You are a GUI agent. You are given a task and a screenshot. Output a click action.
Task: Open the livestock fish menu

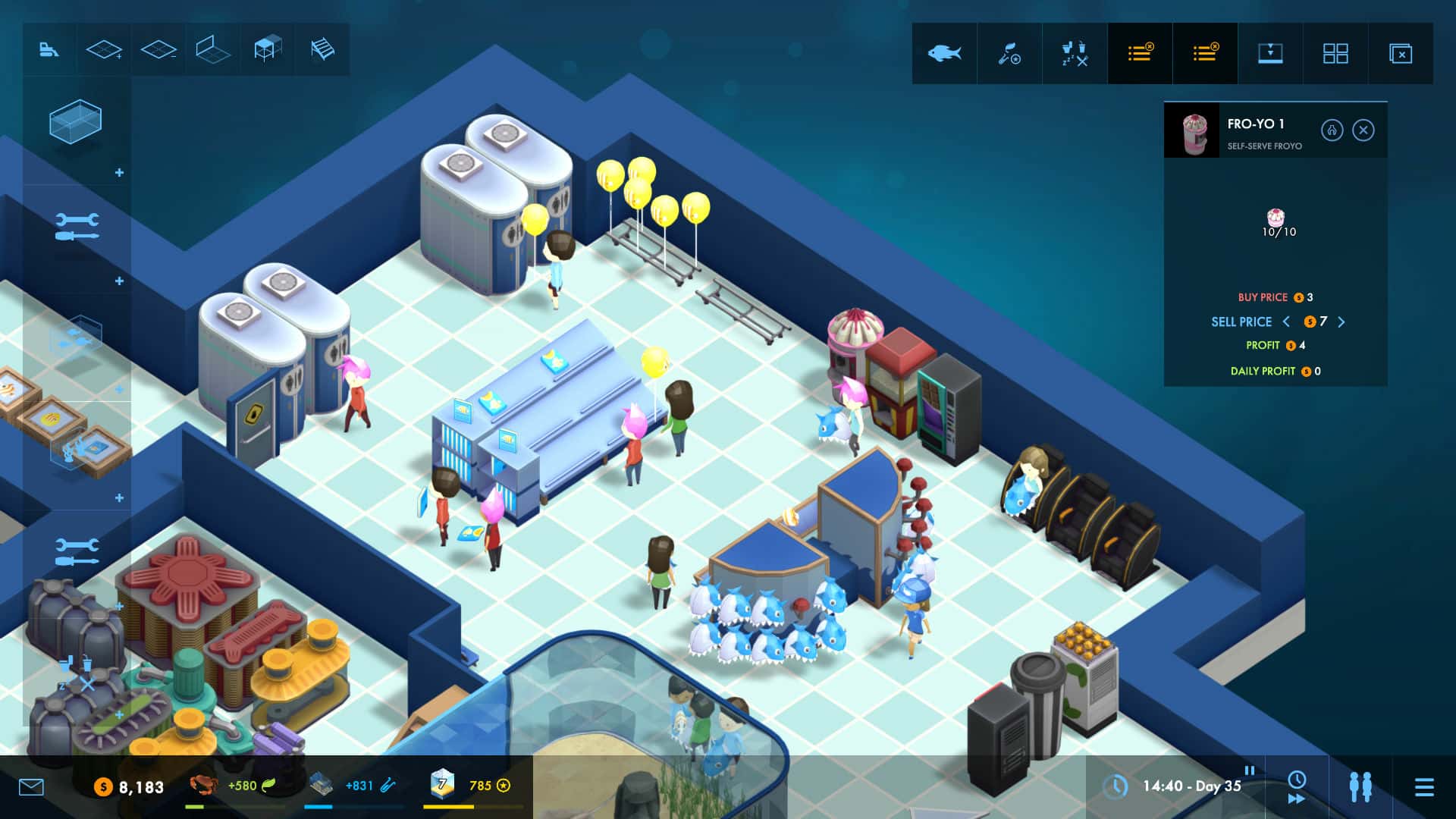(x=944, y=53)
